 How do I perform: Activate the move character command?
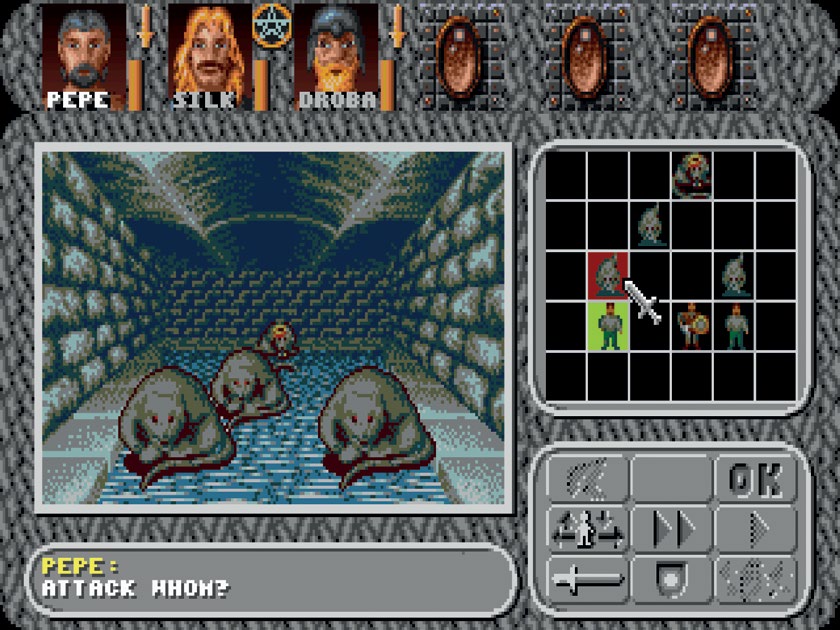pyautogui.click(x=587, y=530)
